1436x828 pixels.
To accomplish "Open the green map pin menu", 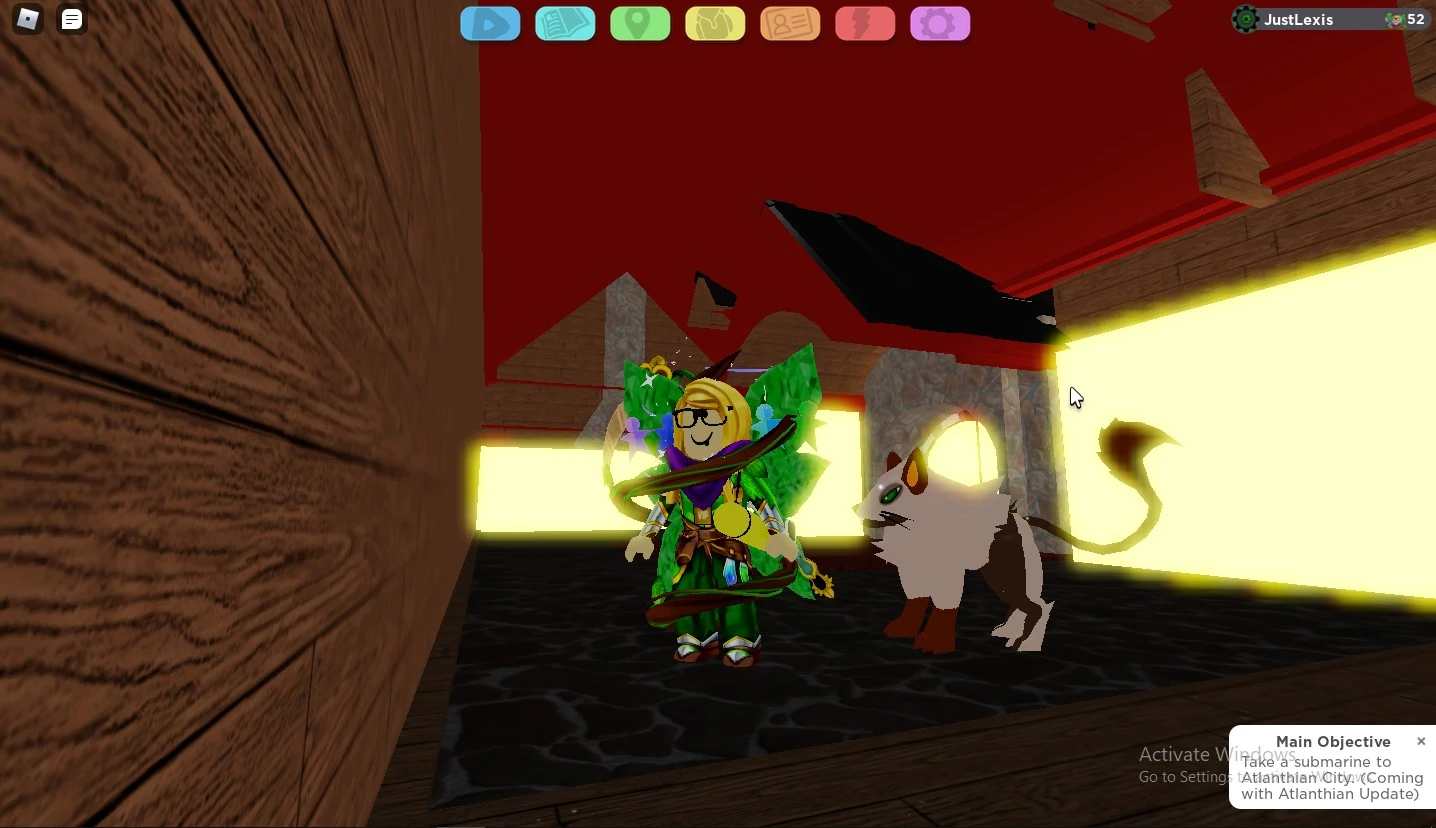I will coord(640,23).
